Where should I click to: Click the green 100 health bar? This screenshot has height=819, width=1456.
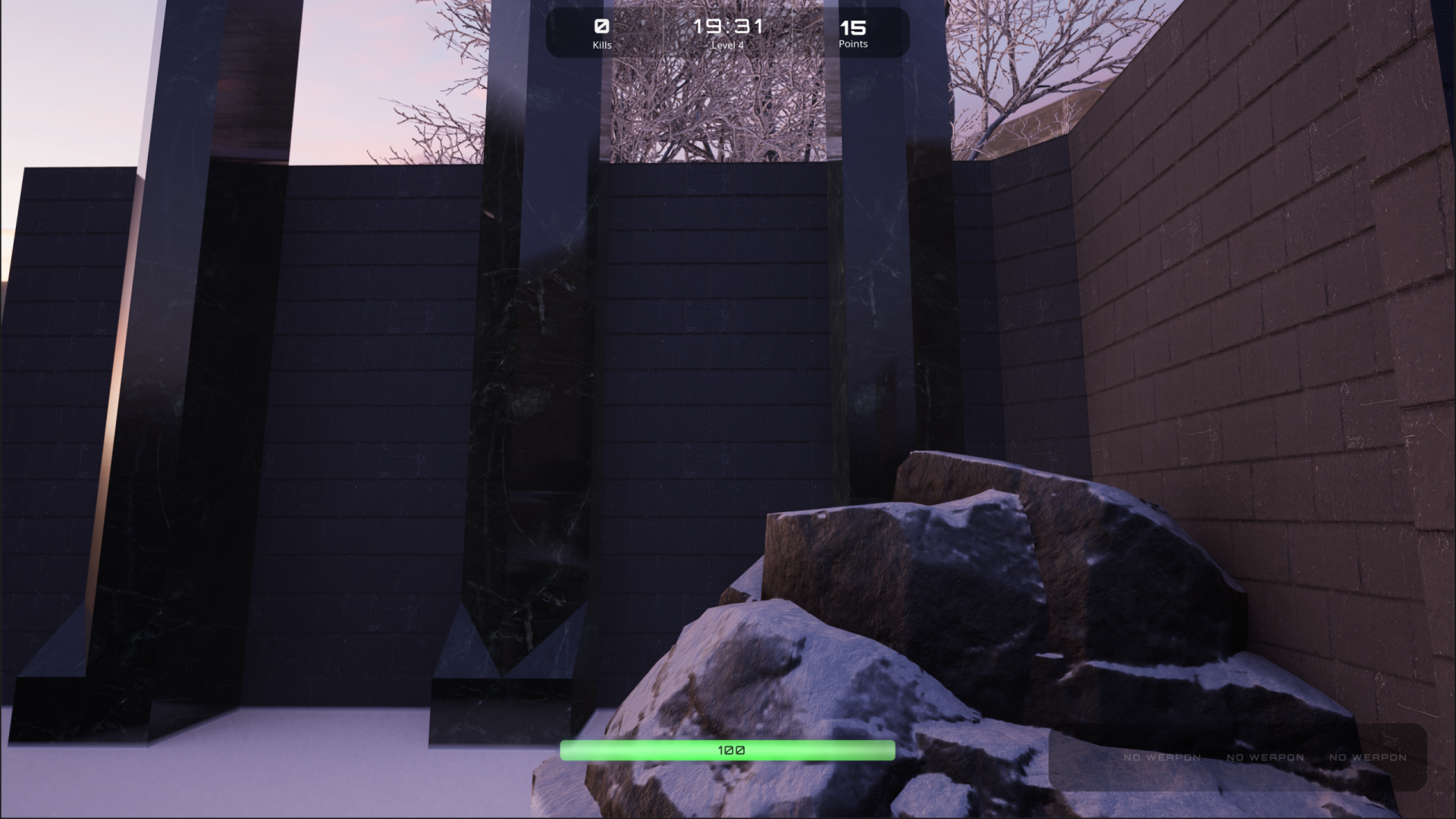point(727,749)
